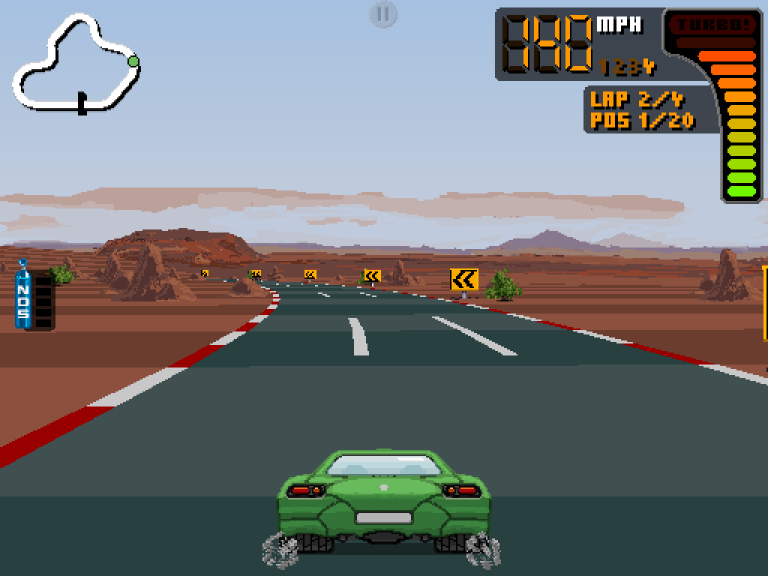
Task: Pause the race with the pause button
Action: pos(383,14)
